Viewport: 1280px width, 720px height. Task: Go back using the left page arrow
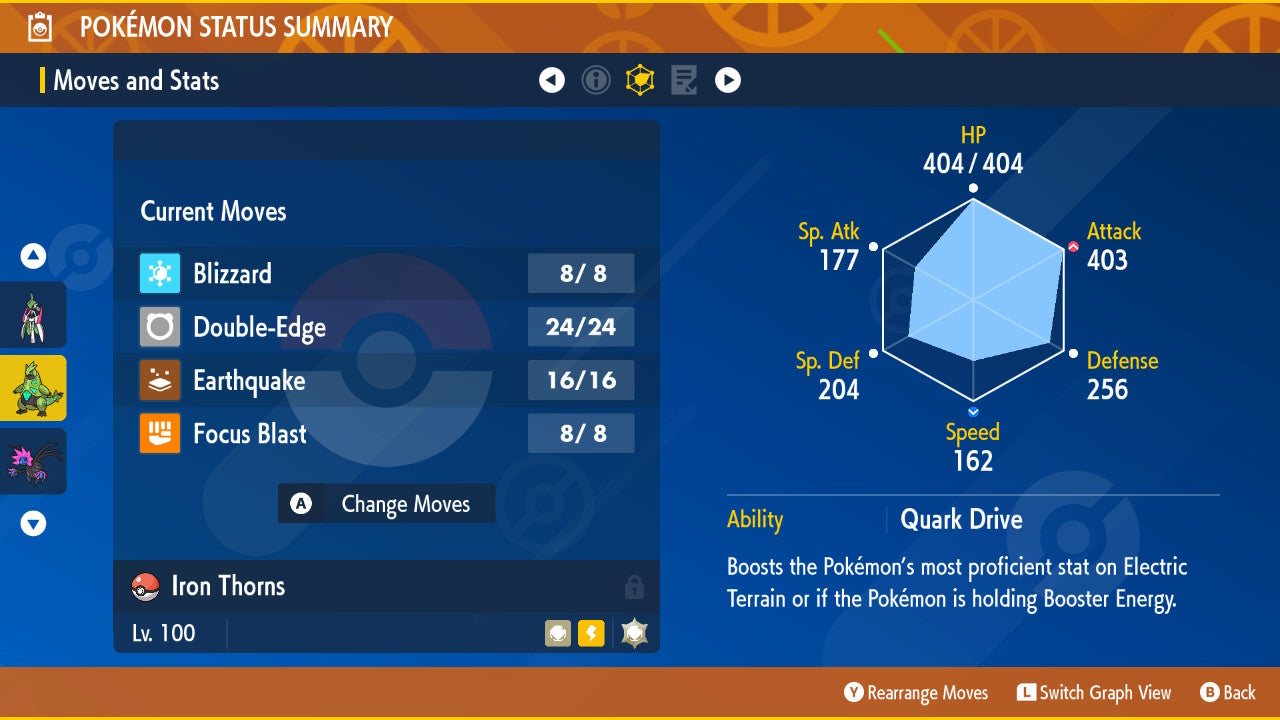(552, 80)
